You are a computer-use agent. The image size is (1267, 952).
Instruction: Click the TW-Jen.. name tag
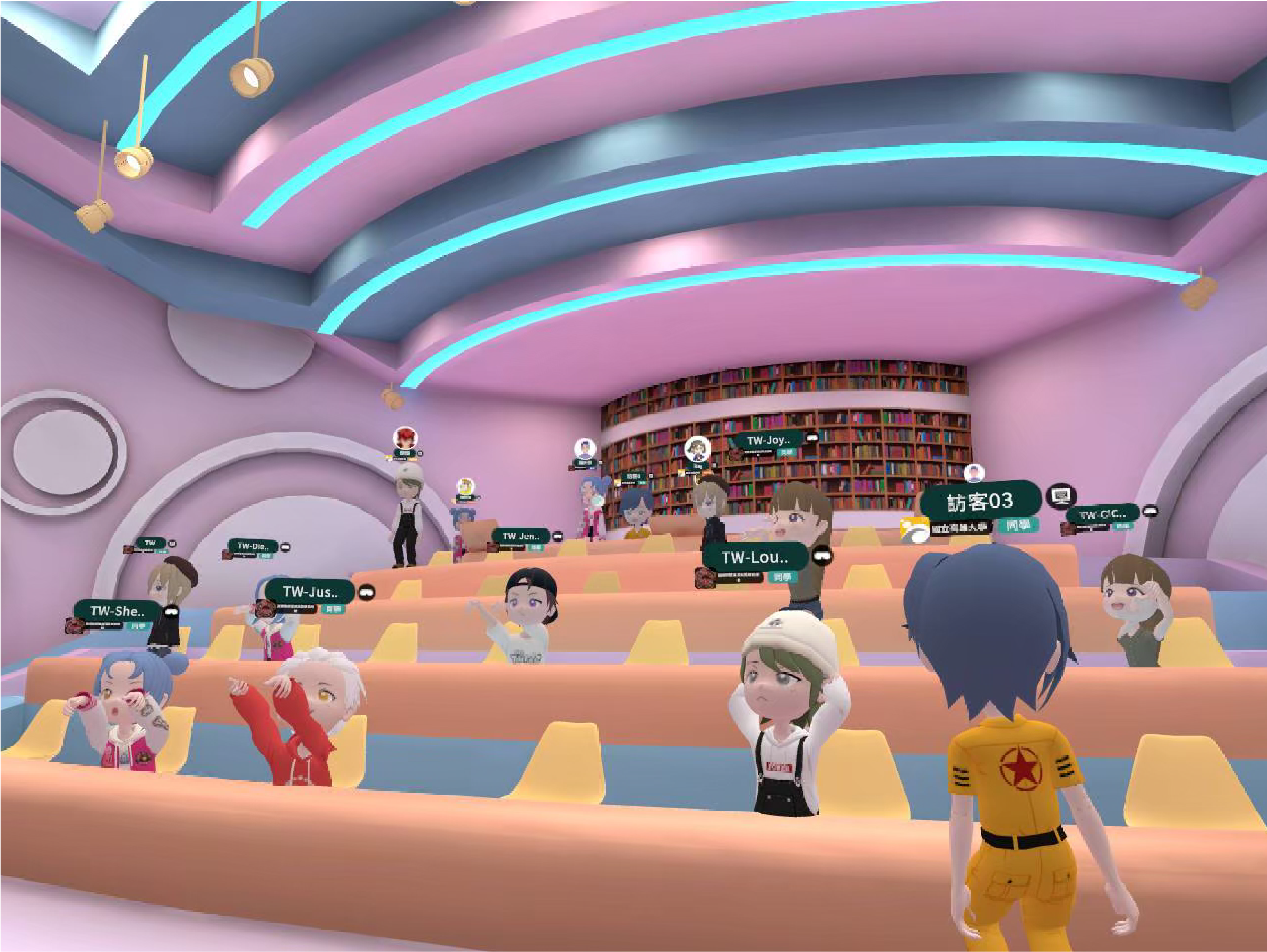[521, 536]
